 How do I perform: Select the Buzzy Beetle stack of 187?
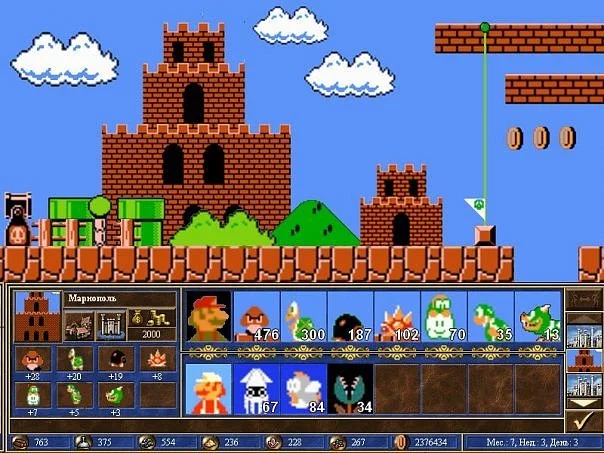(x=350, y=316)
